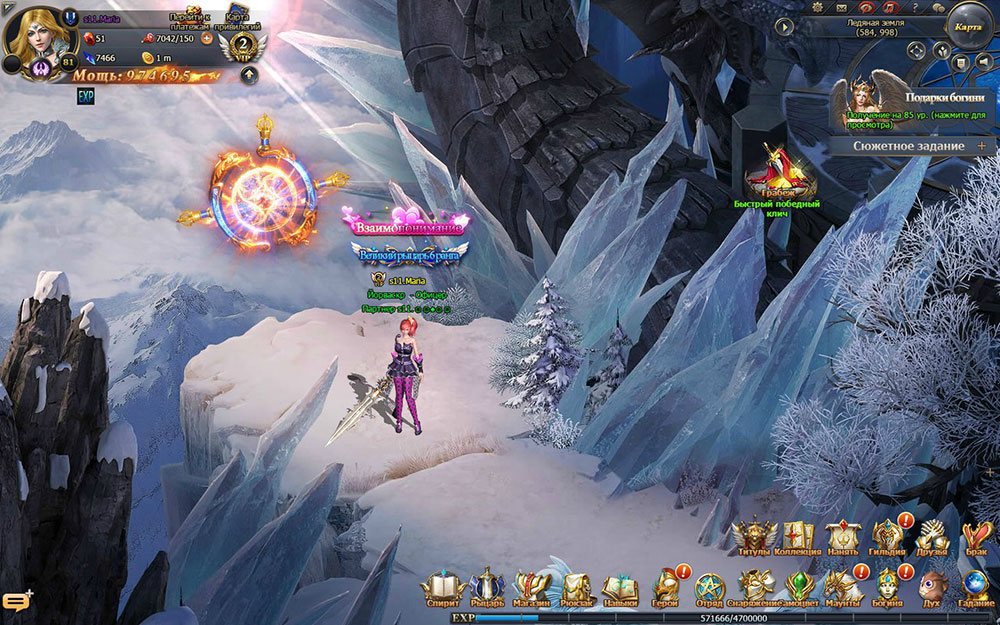
Task: Click the VIP 2 badge
Action: point(241,46)
